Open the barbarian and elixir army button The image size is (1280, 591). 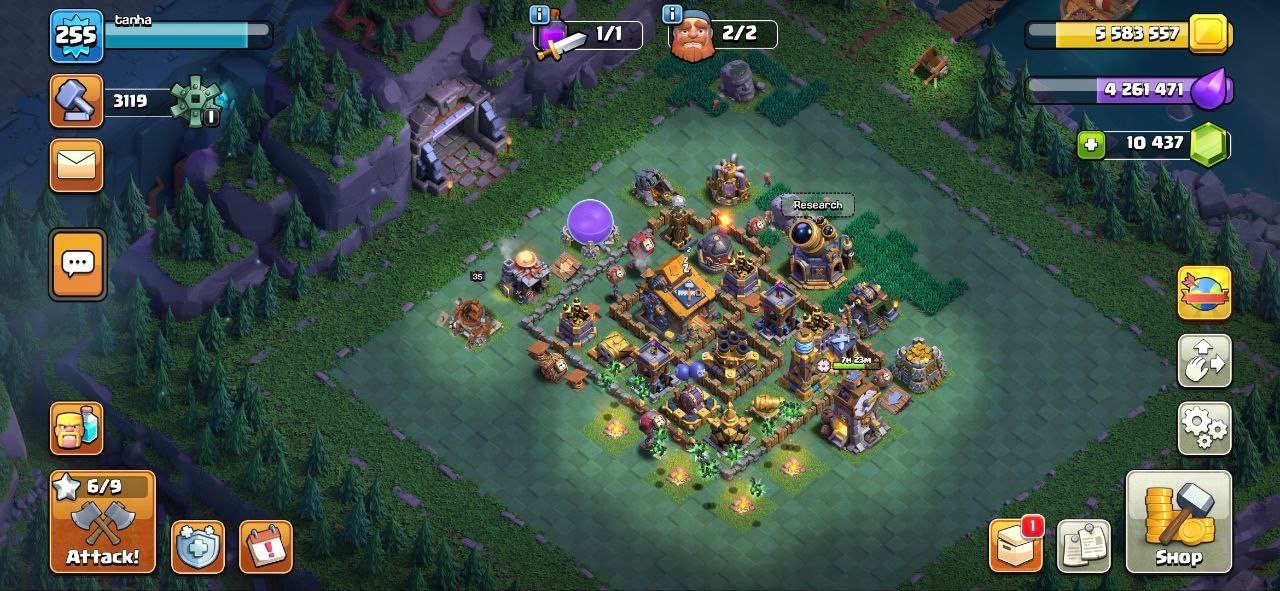pos(76,428)
